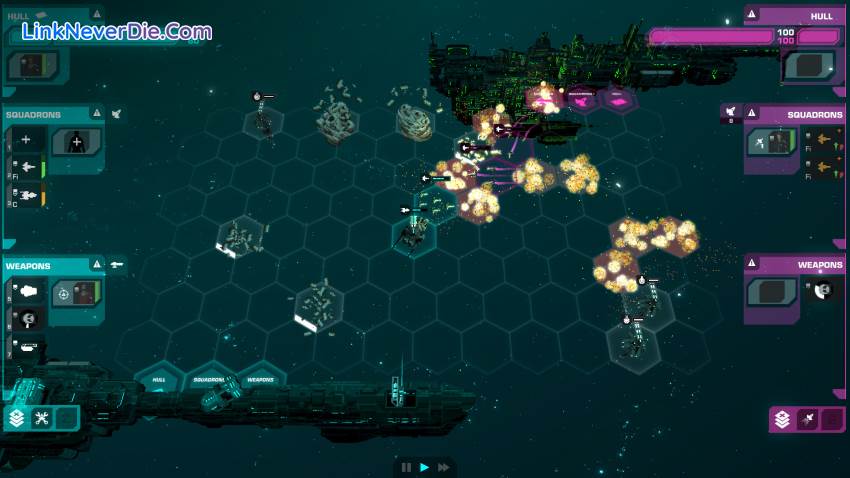Collapse the enemy Weapons panel

753,265
